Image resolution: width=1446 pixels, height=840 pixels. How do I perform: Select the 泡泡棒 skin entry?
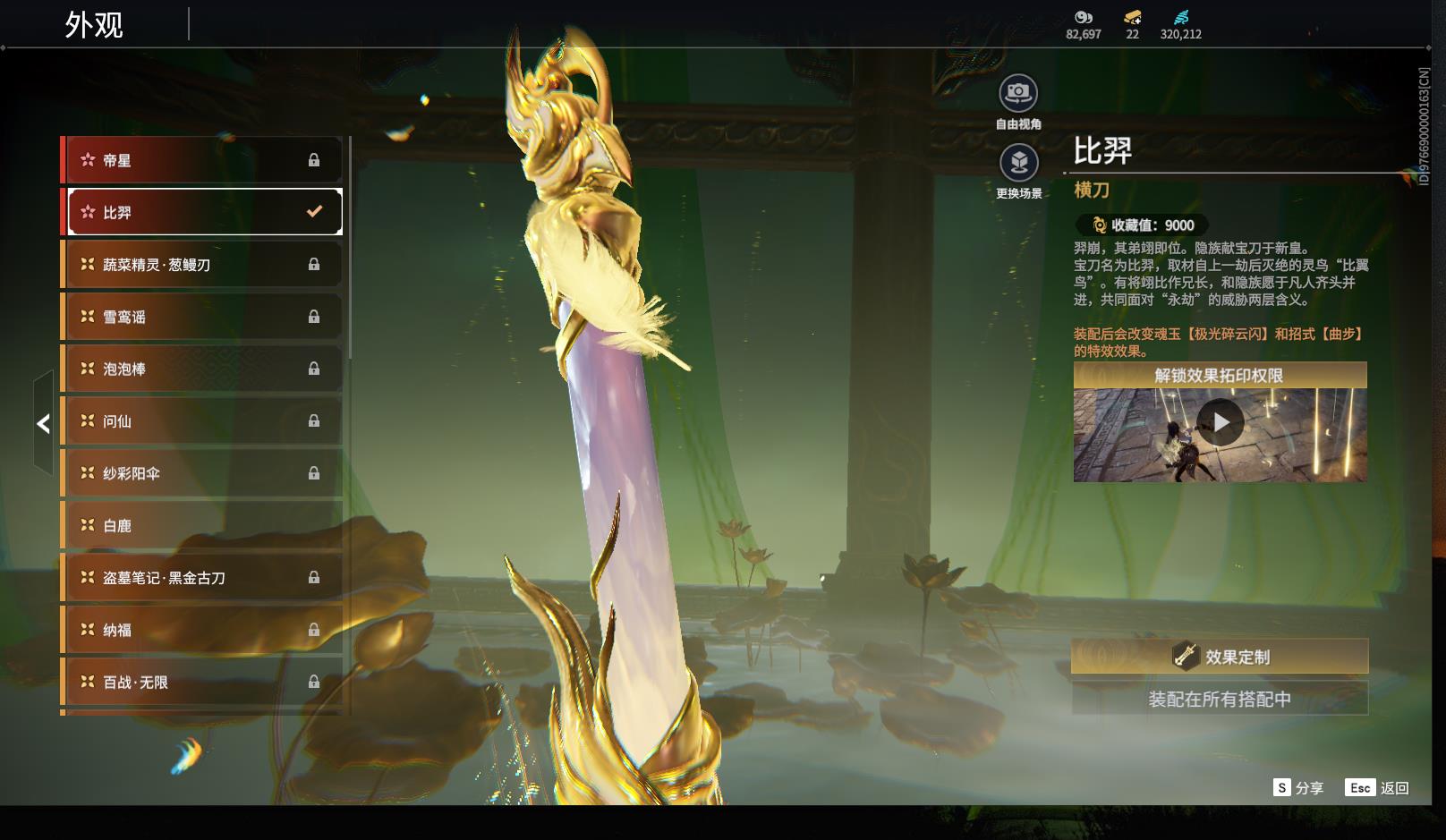(x=204, y=369)
